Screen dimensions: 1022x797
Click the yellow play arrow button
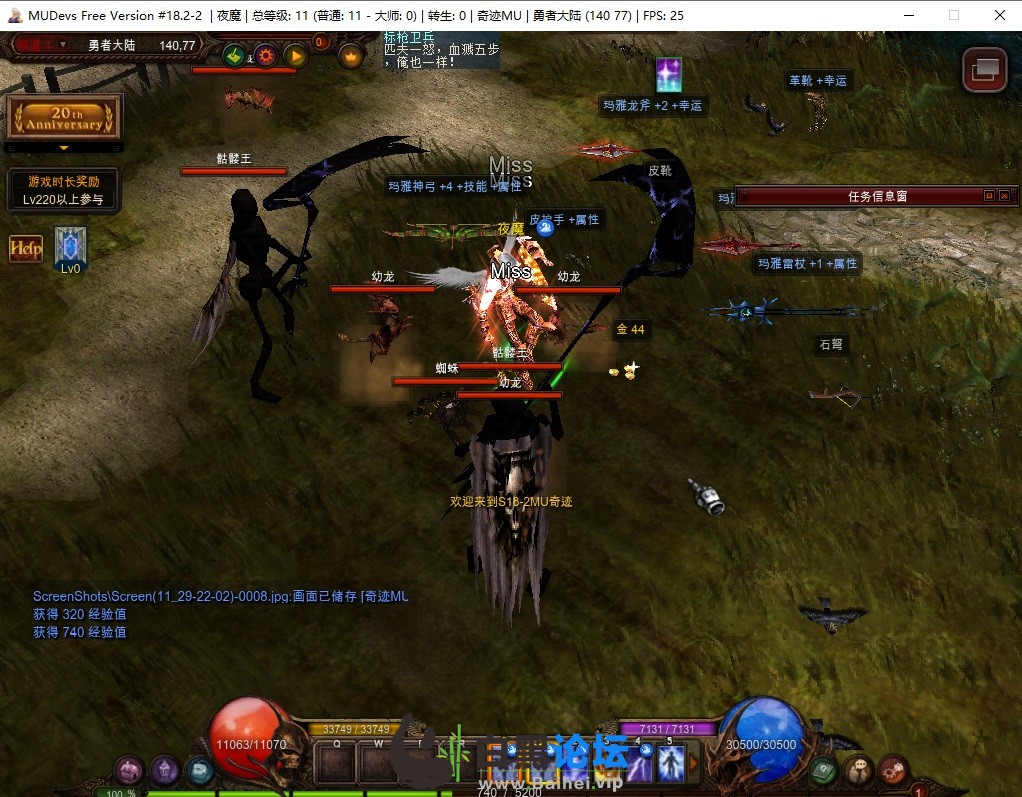click(295, 55)
